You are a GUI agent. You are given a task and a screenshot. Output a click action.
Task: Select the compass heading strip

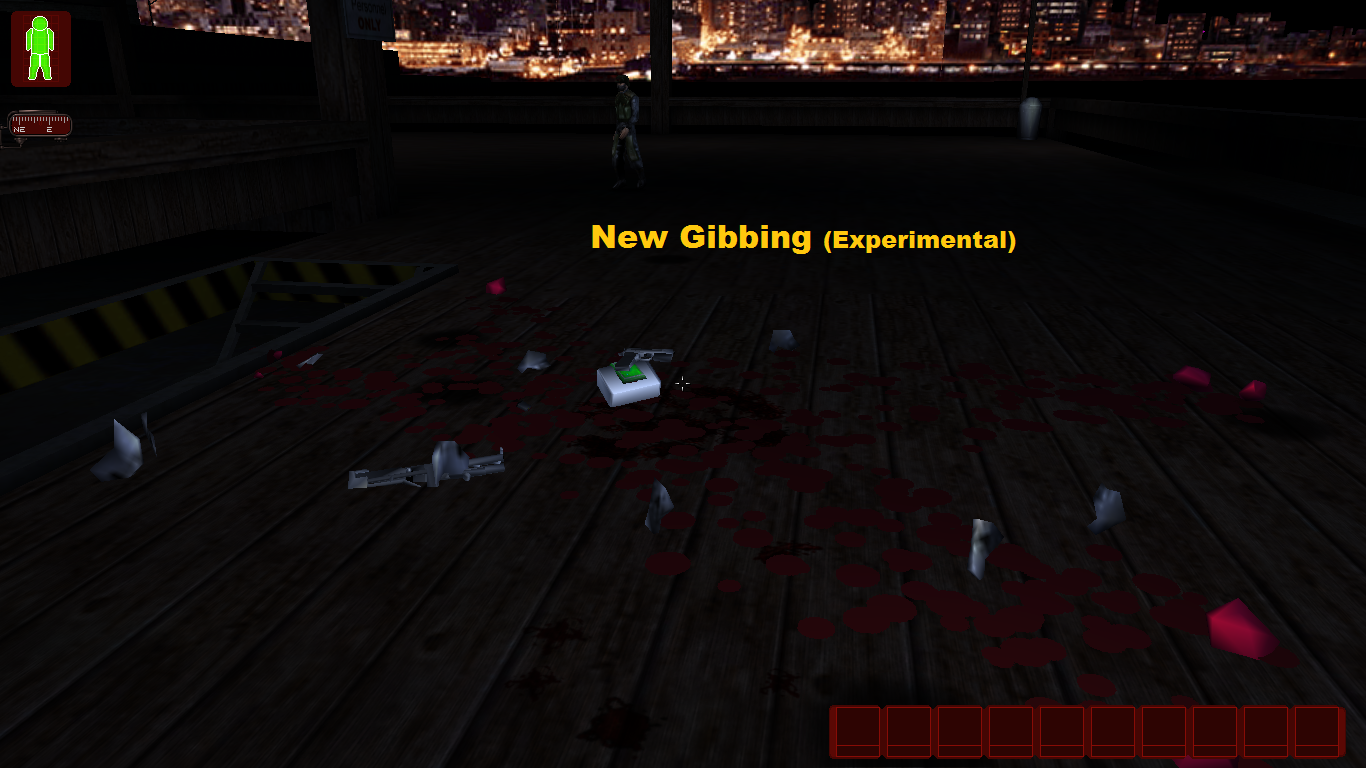tap(40, 125)
